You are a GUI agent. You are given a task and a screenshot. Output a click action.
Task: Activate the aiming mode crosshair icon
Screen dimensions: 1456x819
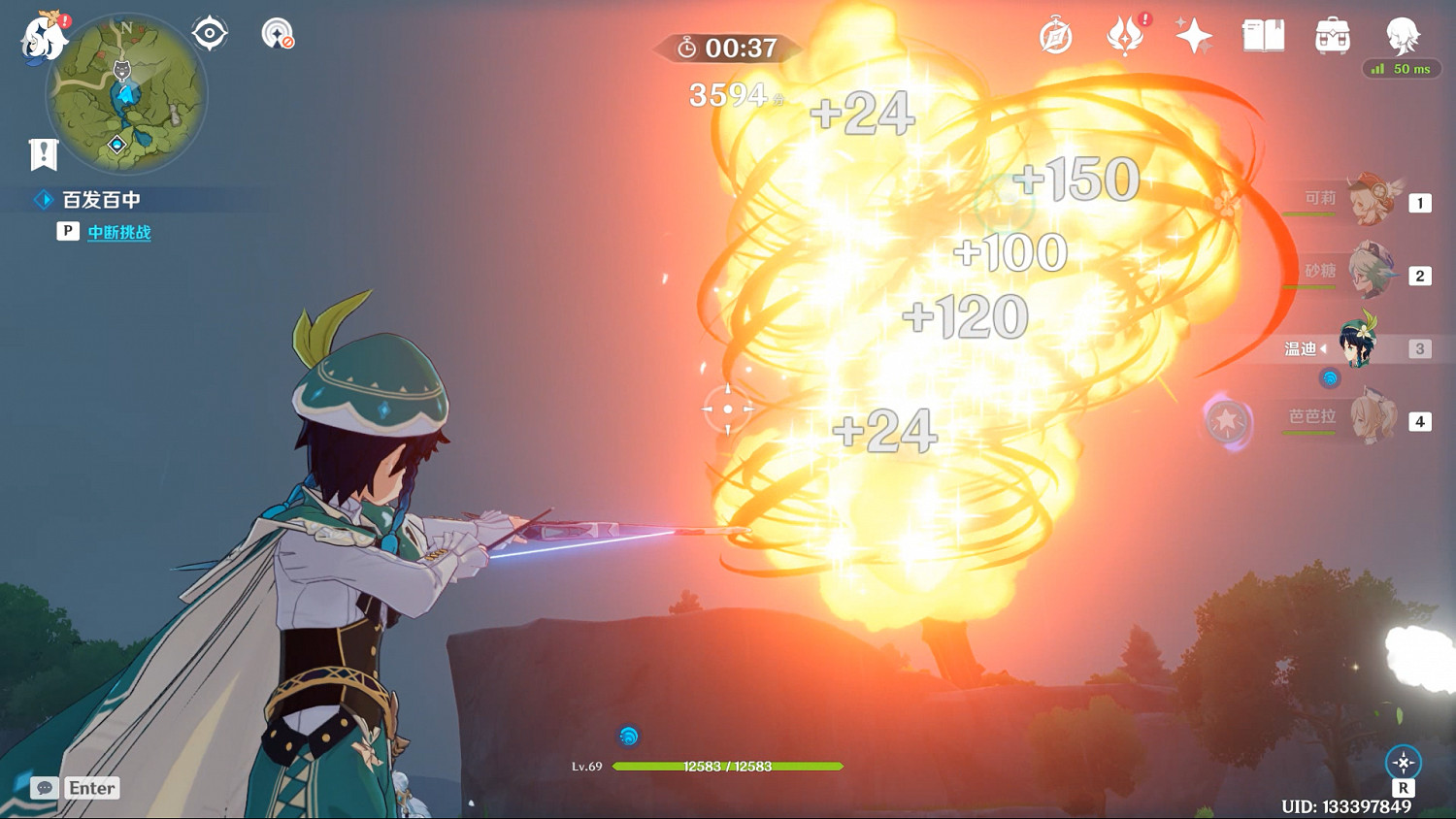[x=1404, y=763]
